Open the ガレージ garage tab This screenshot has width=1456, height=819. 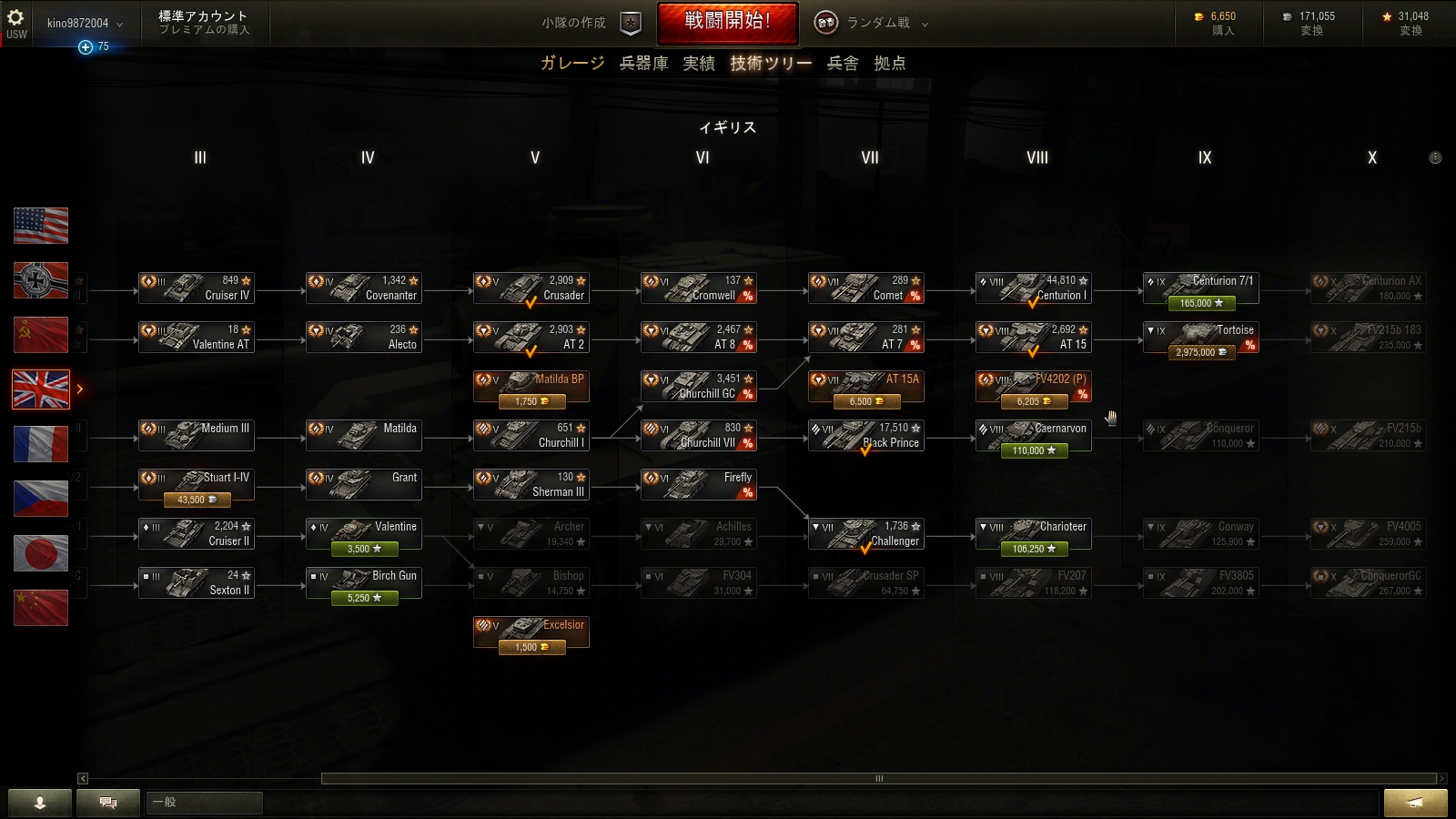[x=571, y=63]
